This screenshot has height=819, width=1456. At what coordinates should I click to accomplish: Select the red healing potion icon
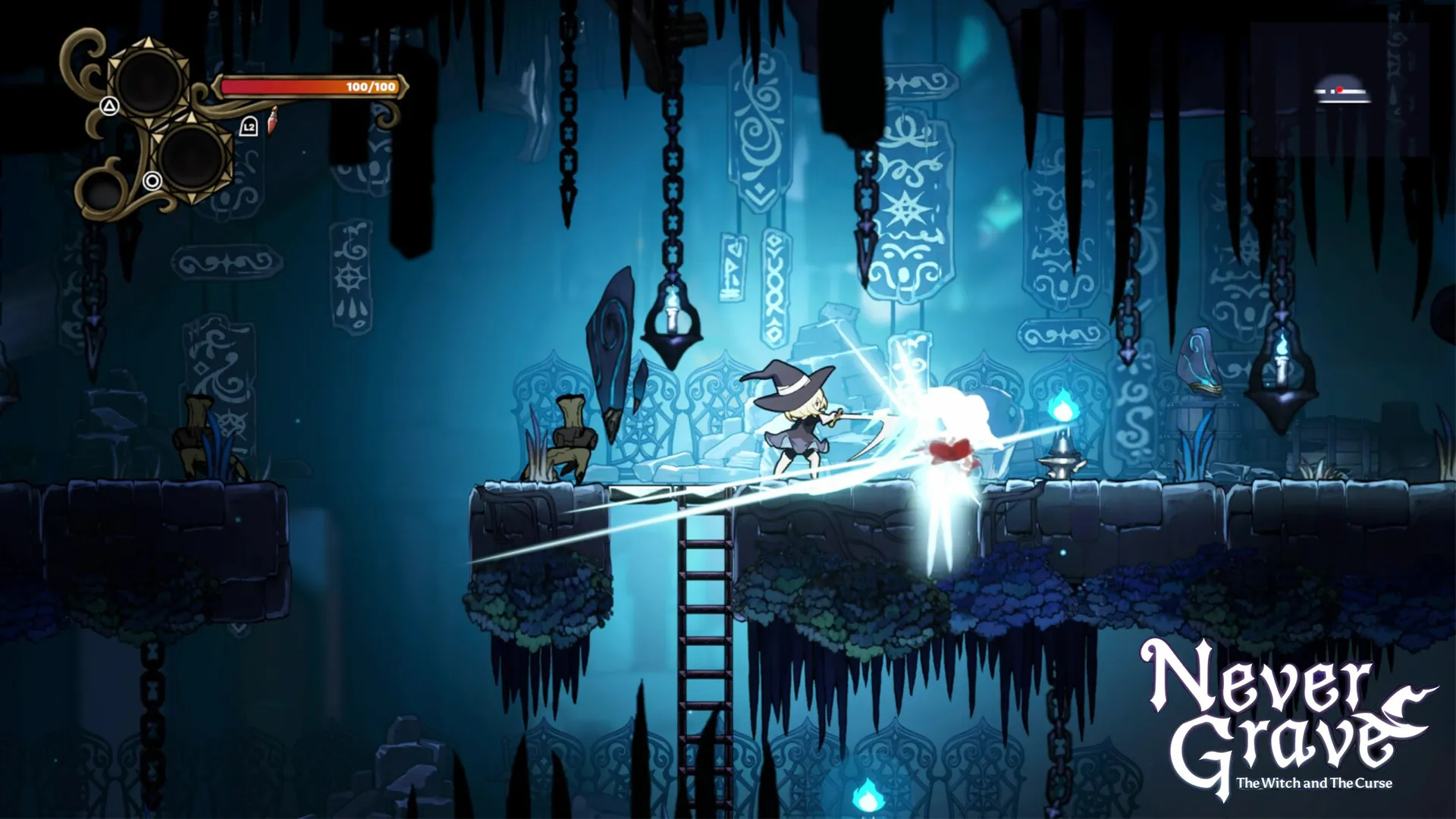pyautogui.click(x=271, y=121)
